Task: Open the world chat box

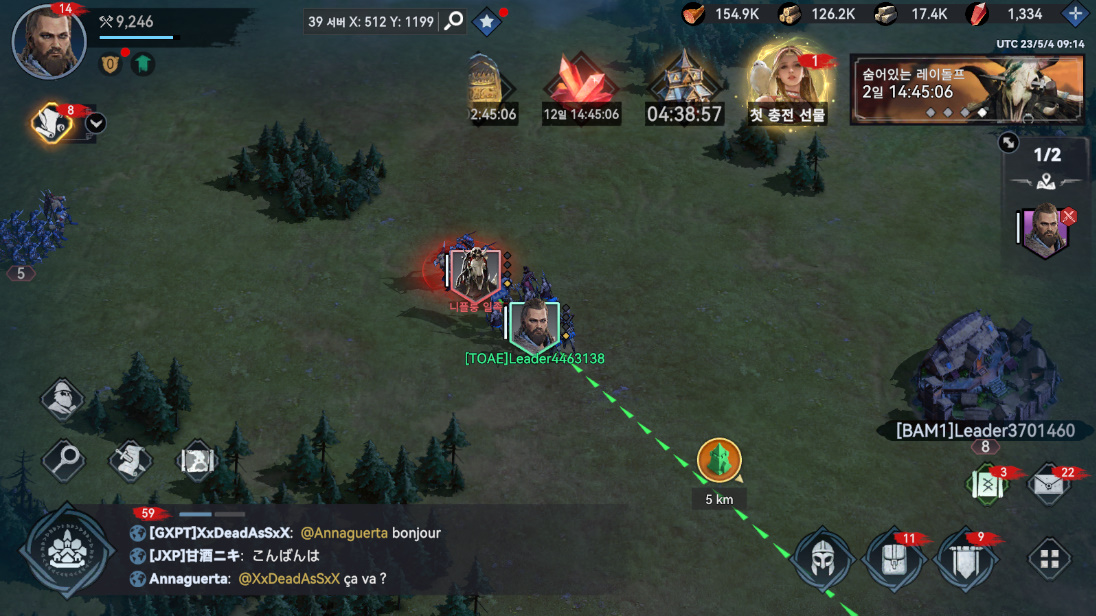Action: pos(380,555)
